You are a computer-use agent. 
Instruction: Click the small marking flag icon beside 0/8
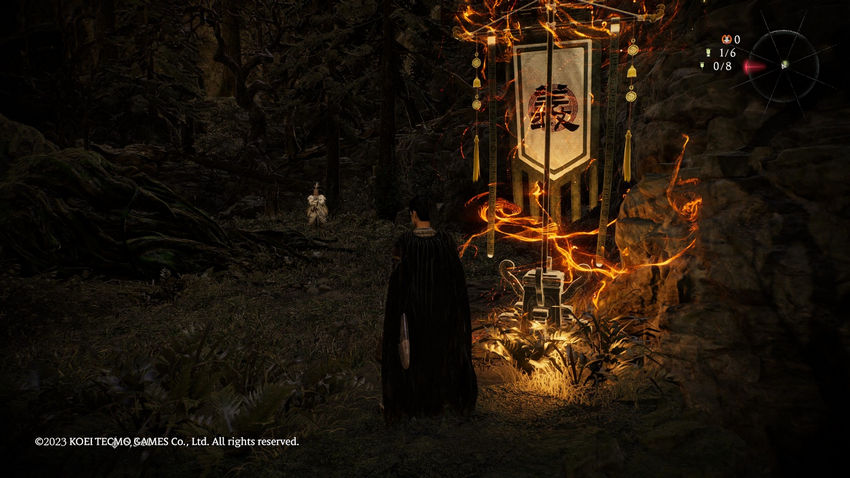(703, 66)
